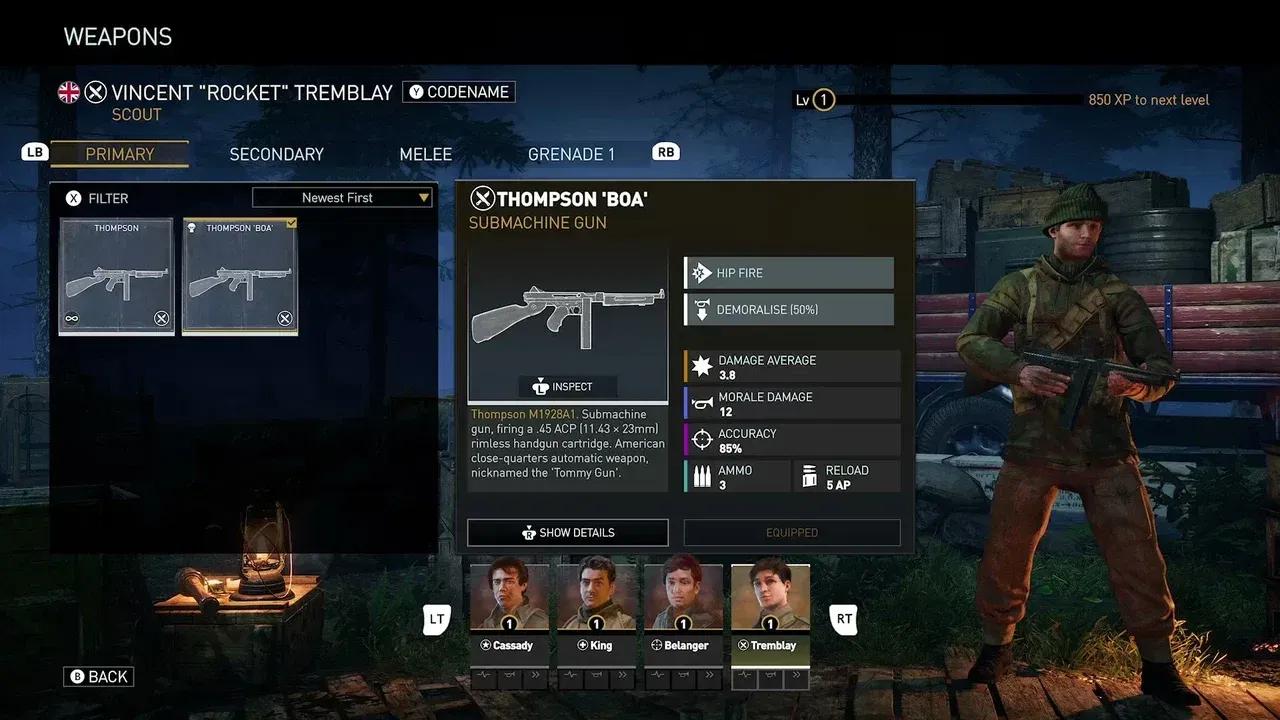Click the British flag beside Tremblay's name
Viewport: 1280px width, 720px height.
click(x=68, y=92)
